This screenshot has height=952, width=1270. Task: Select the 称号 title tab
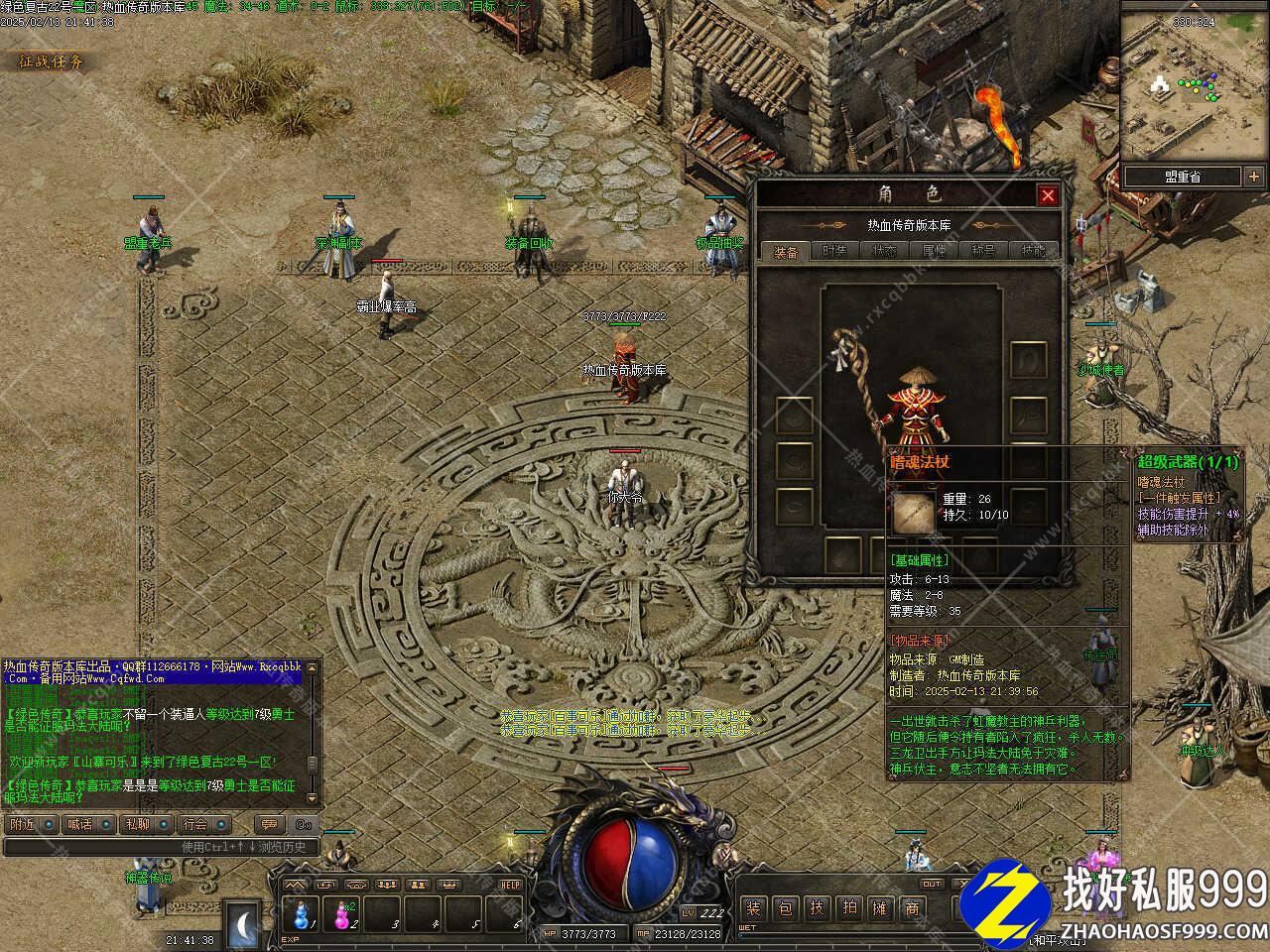984,252
